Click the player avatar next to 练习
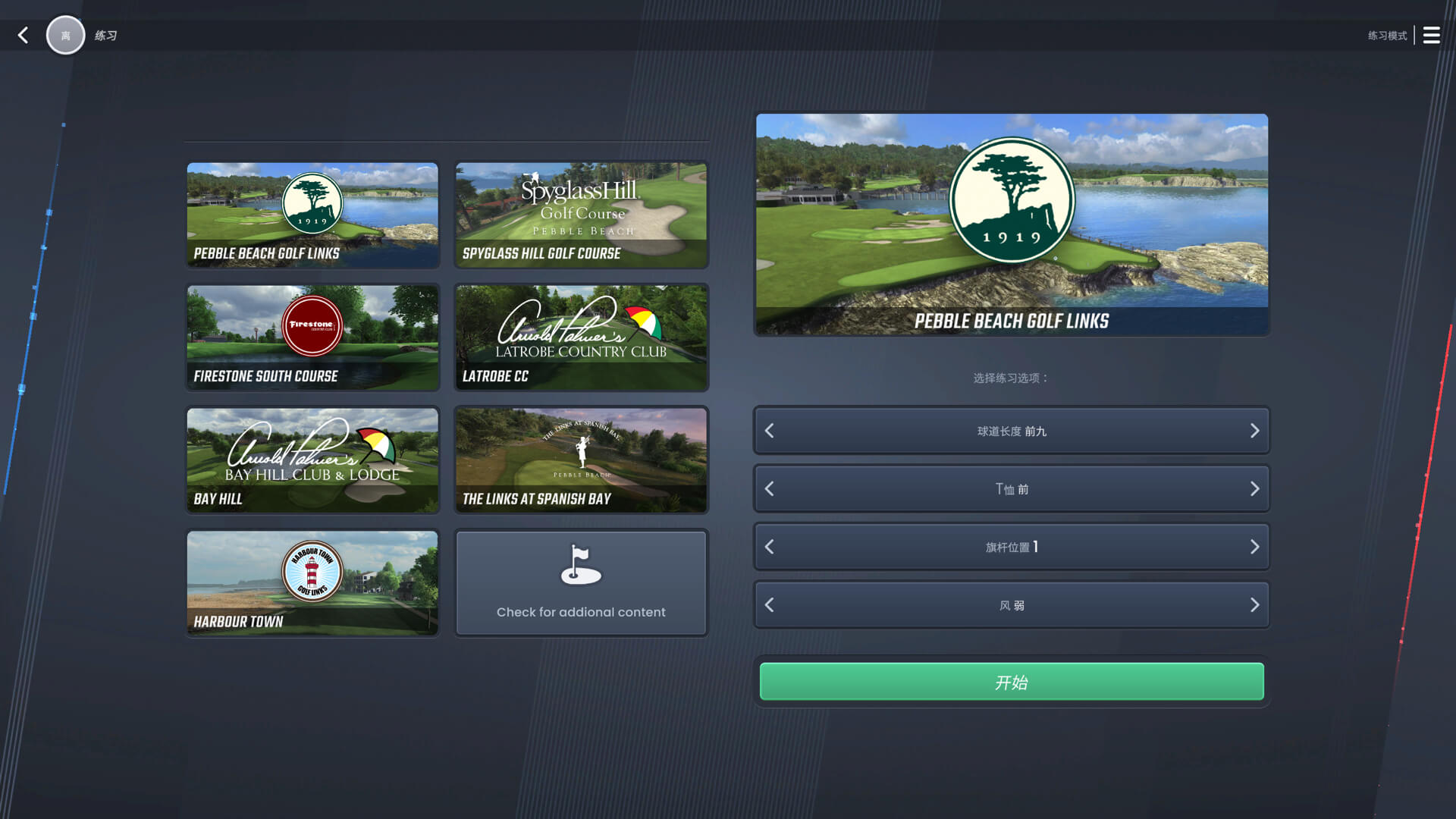Screen dimensions: 1456x819 (x=66, y=35)
